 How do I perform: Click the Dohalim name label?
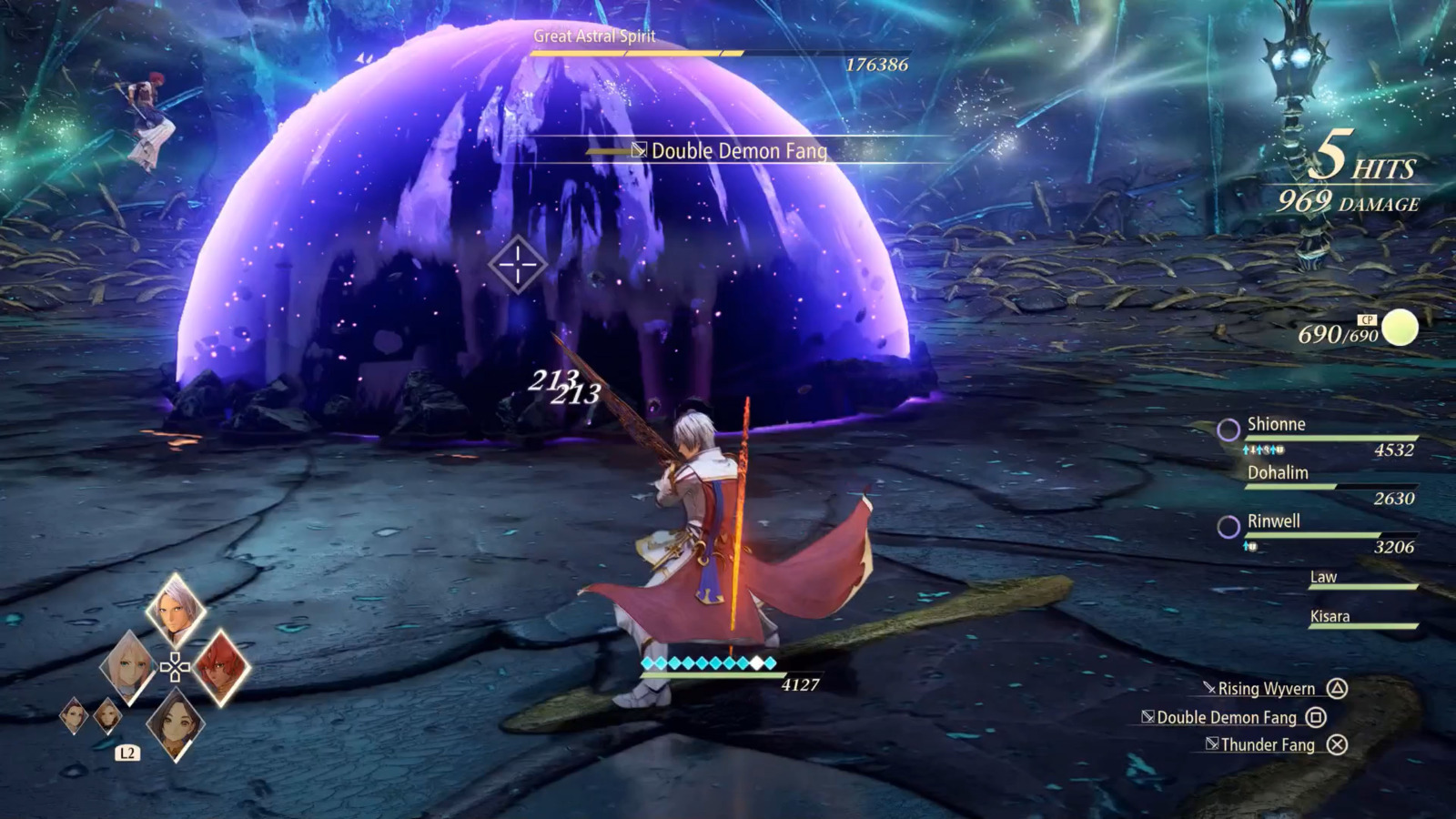(x=1279, y=473)
